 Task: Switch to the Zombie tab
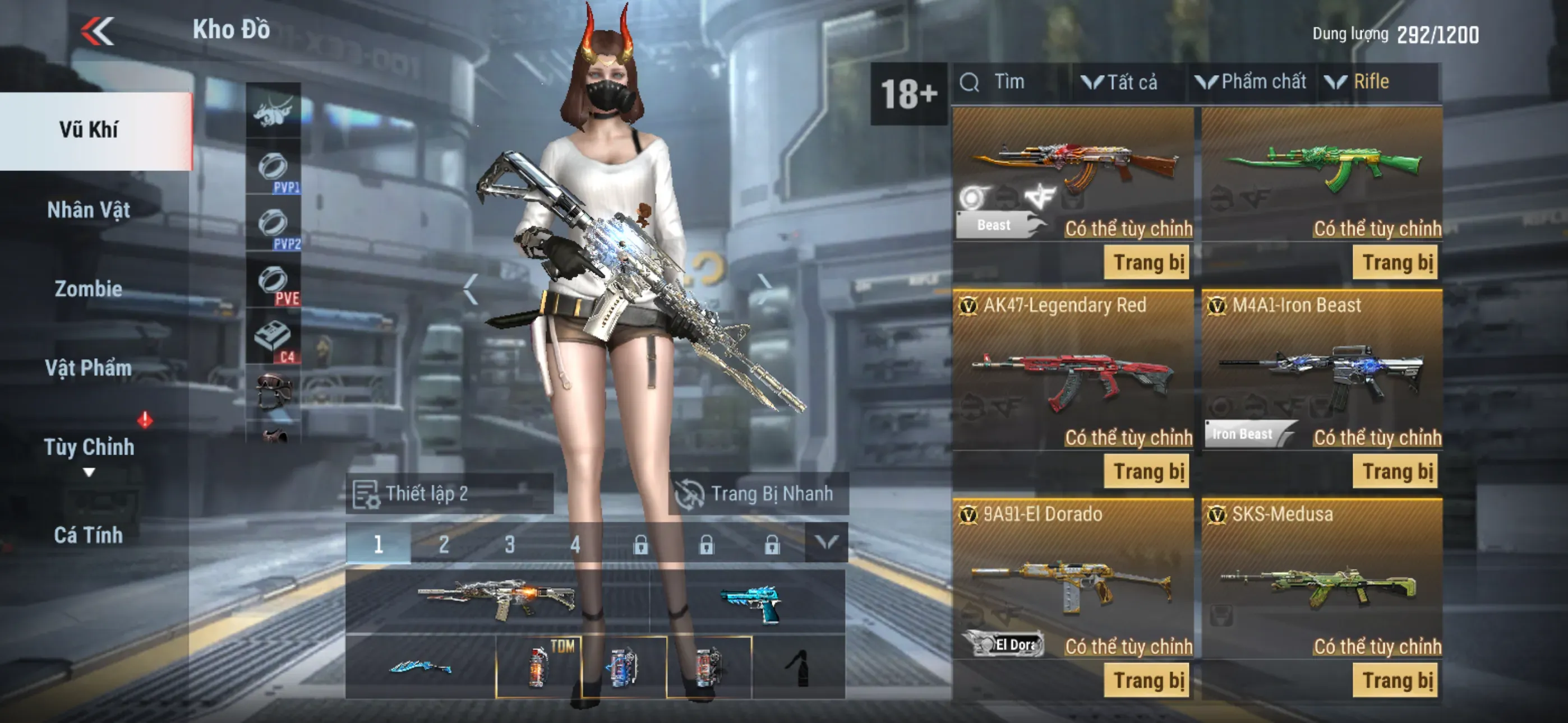tap(89, 289)
